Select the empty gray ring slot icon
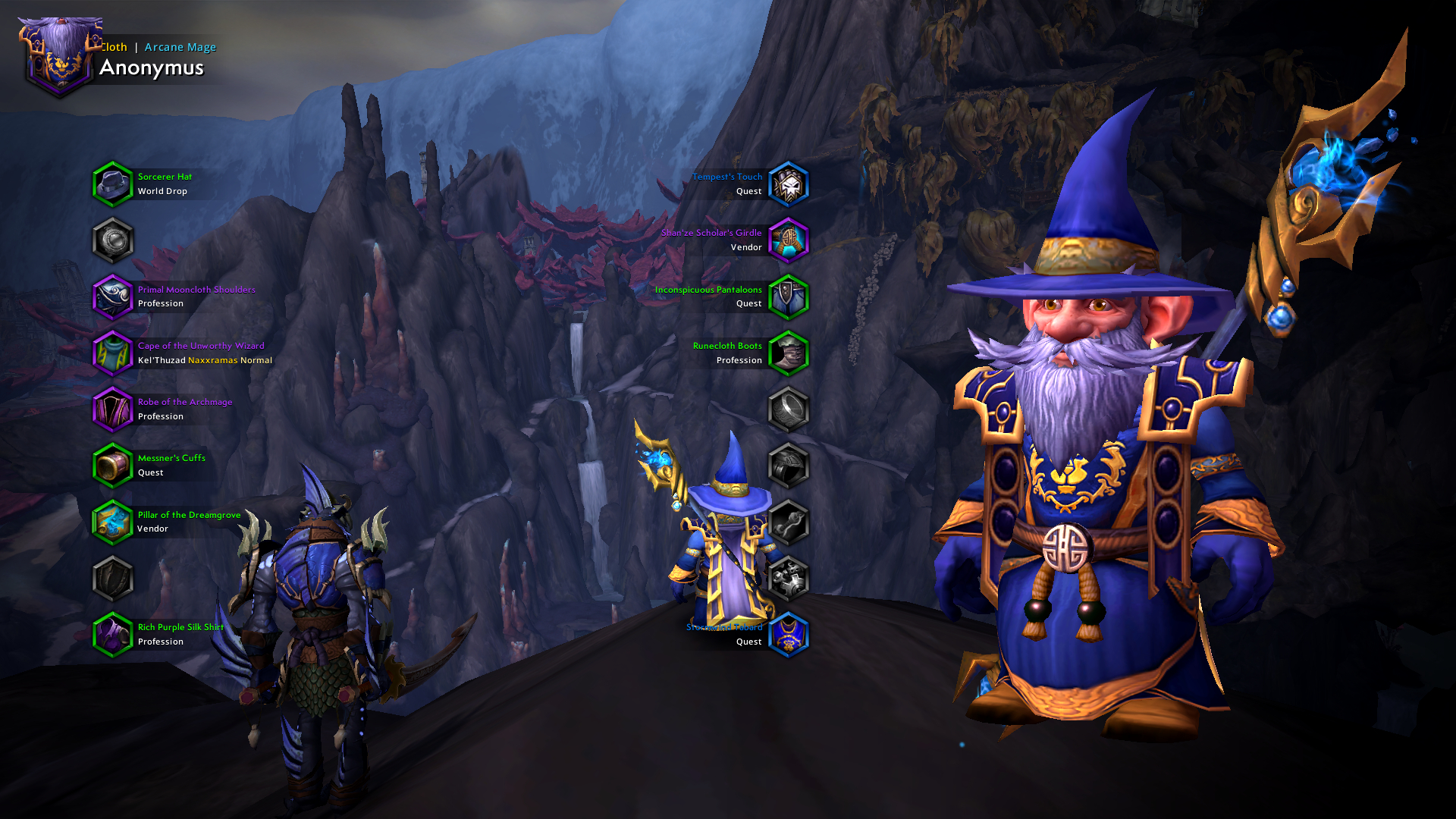 [x=789, y=409]
